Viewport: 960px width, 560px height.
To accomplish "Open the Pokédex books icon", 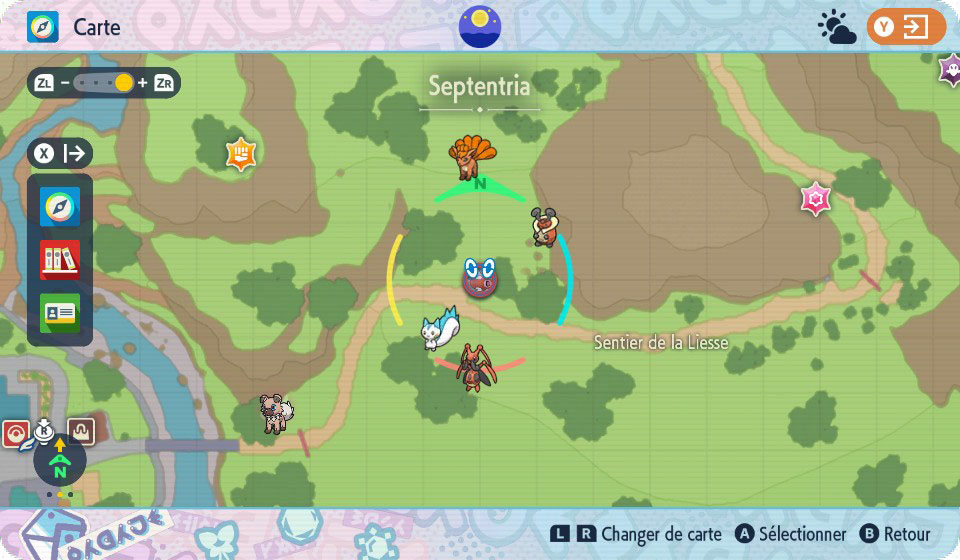I will [60, 260].
